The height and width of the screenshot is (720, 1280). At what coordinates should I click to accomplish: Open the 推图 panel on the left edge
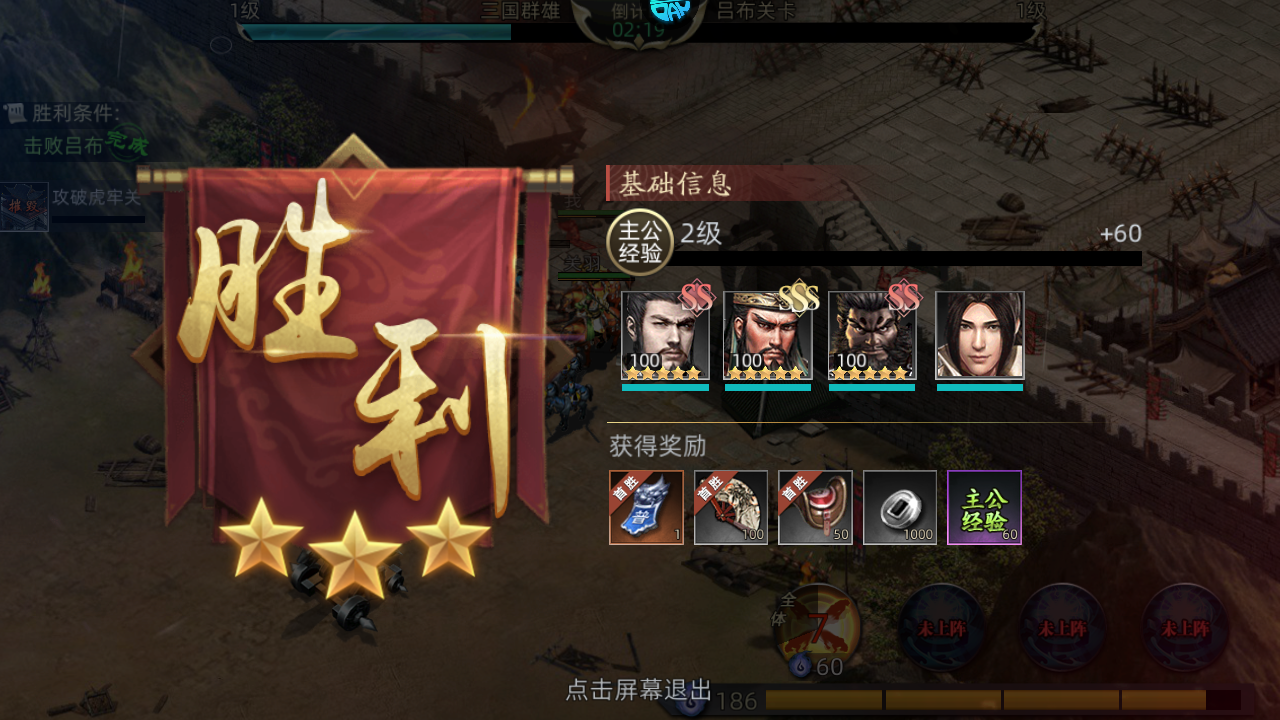pyautogui.click(x=22, y=204)
